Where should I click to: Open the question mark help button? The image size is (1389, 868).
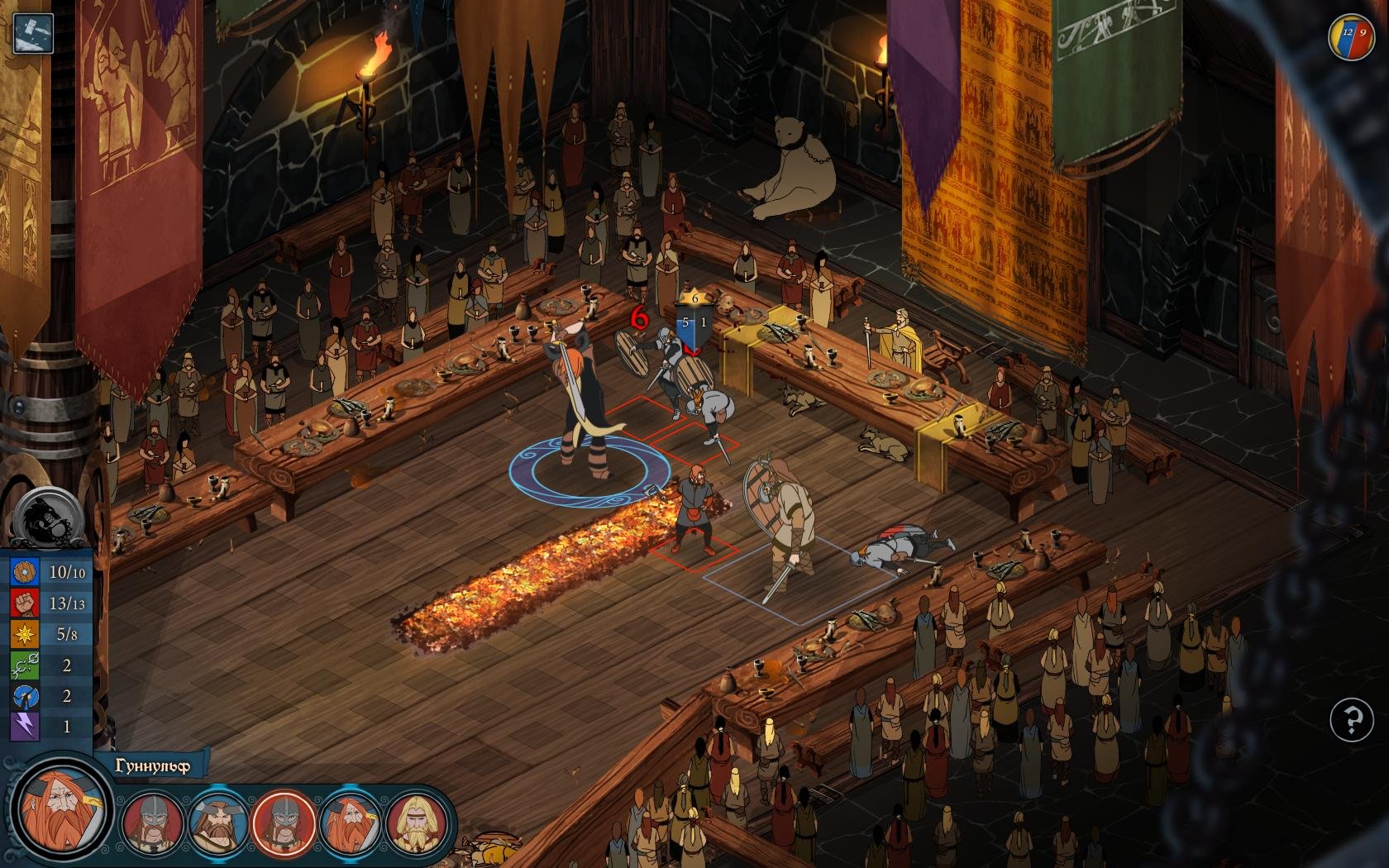tap(1351, 722)
